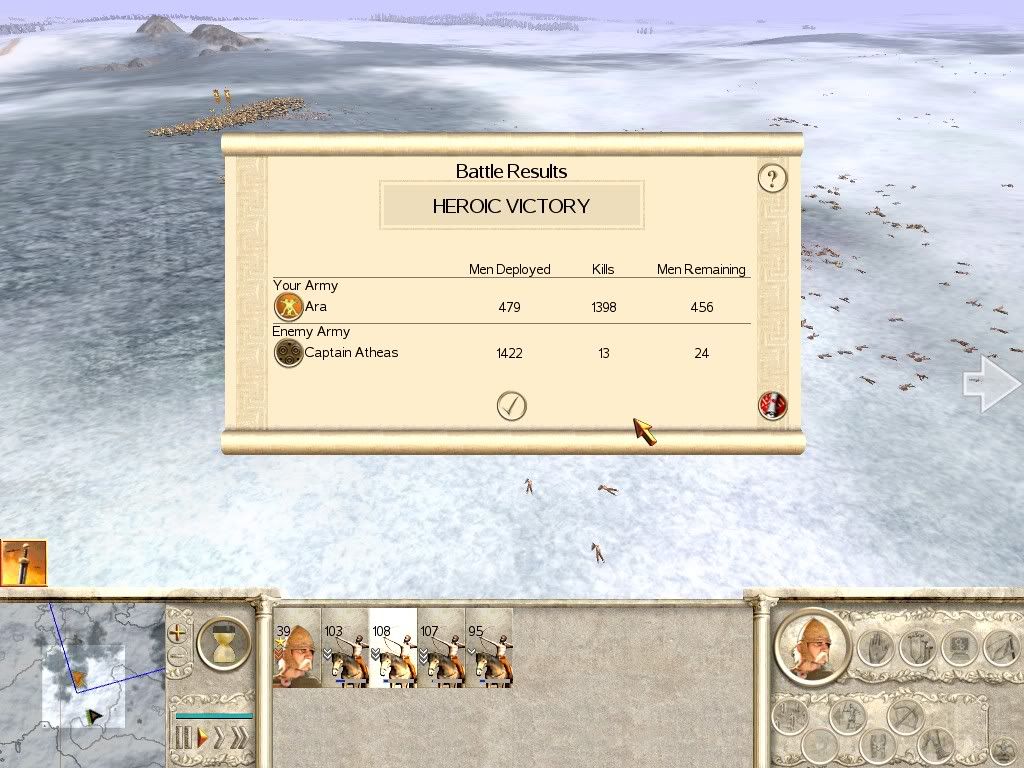The width and height of the screenshot is (1024, 768).
Task: Select the horse archer card with 103 men
Action: coord(345,648)
